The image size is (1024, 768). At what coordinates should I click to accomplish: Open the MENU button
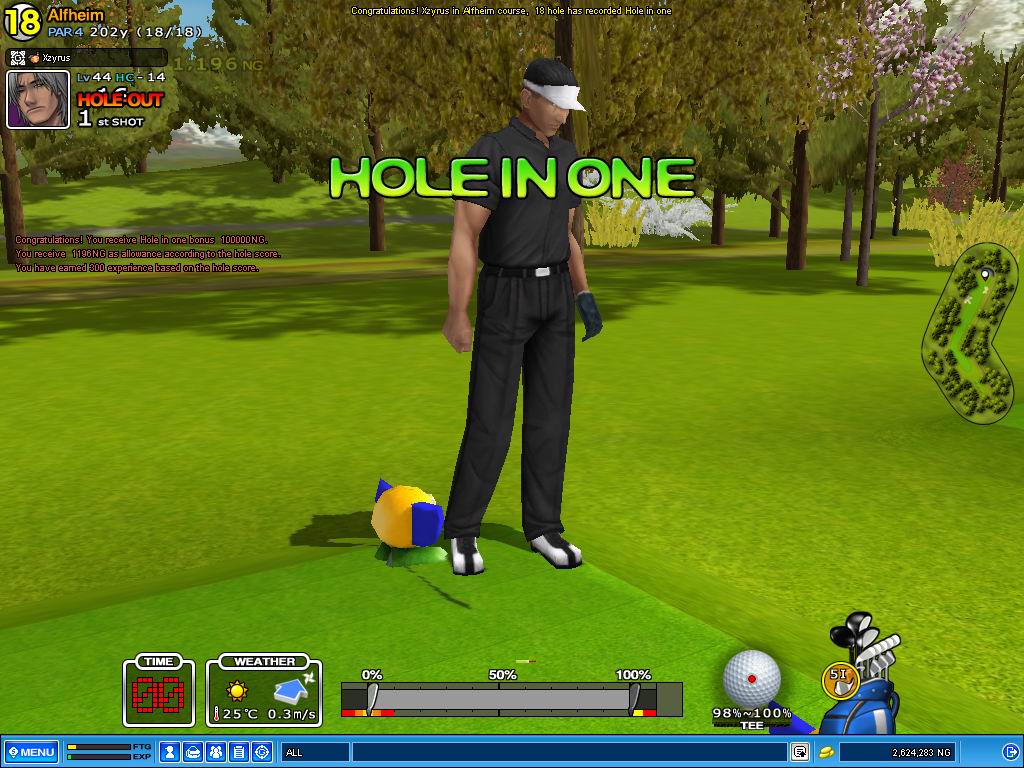[32, 752]
